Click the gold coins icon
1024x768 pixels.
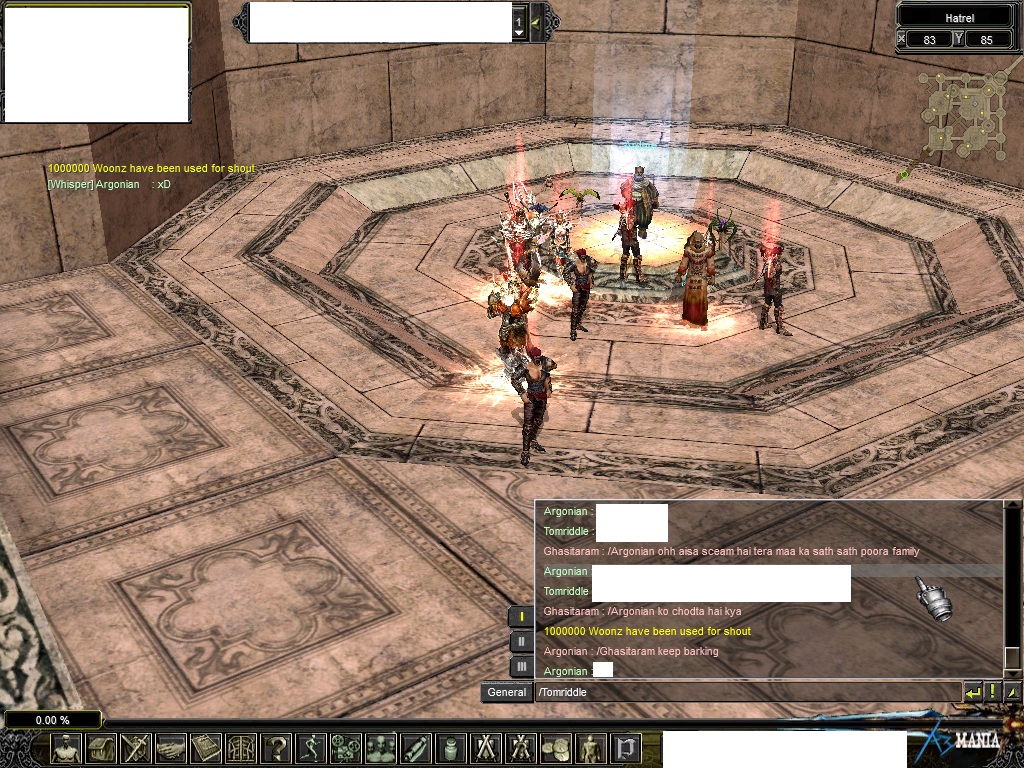tap(556, 748)
